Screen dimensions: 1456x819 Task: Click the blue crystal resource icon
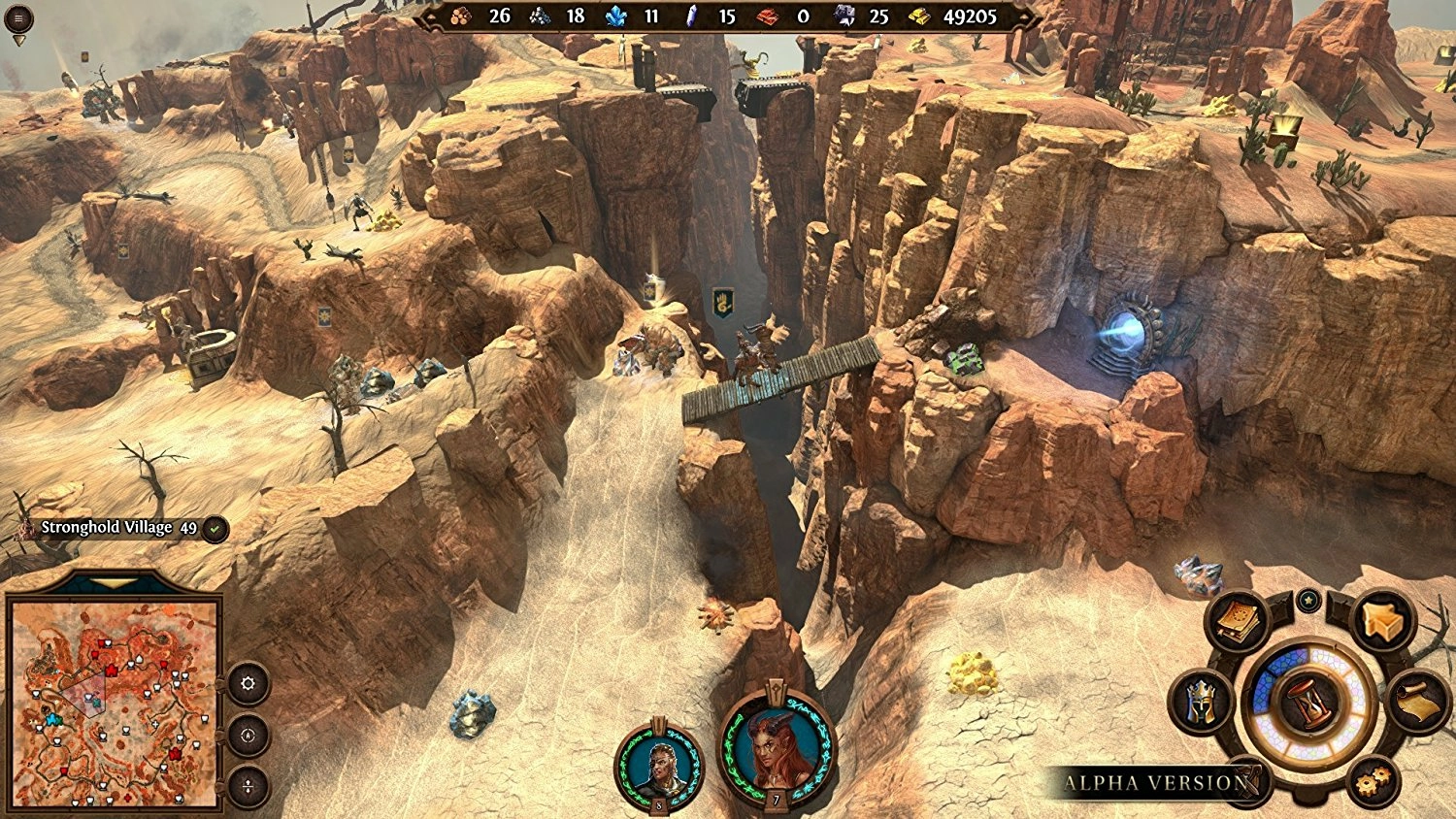tap(616, 16)
